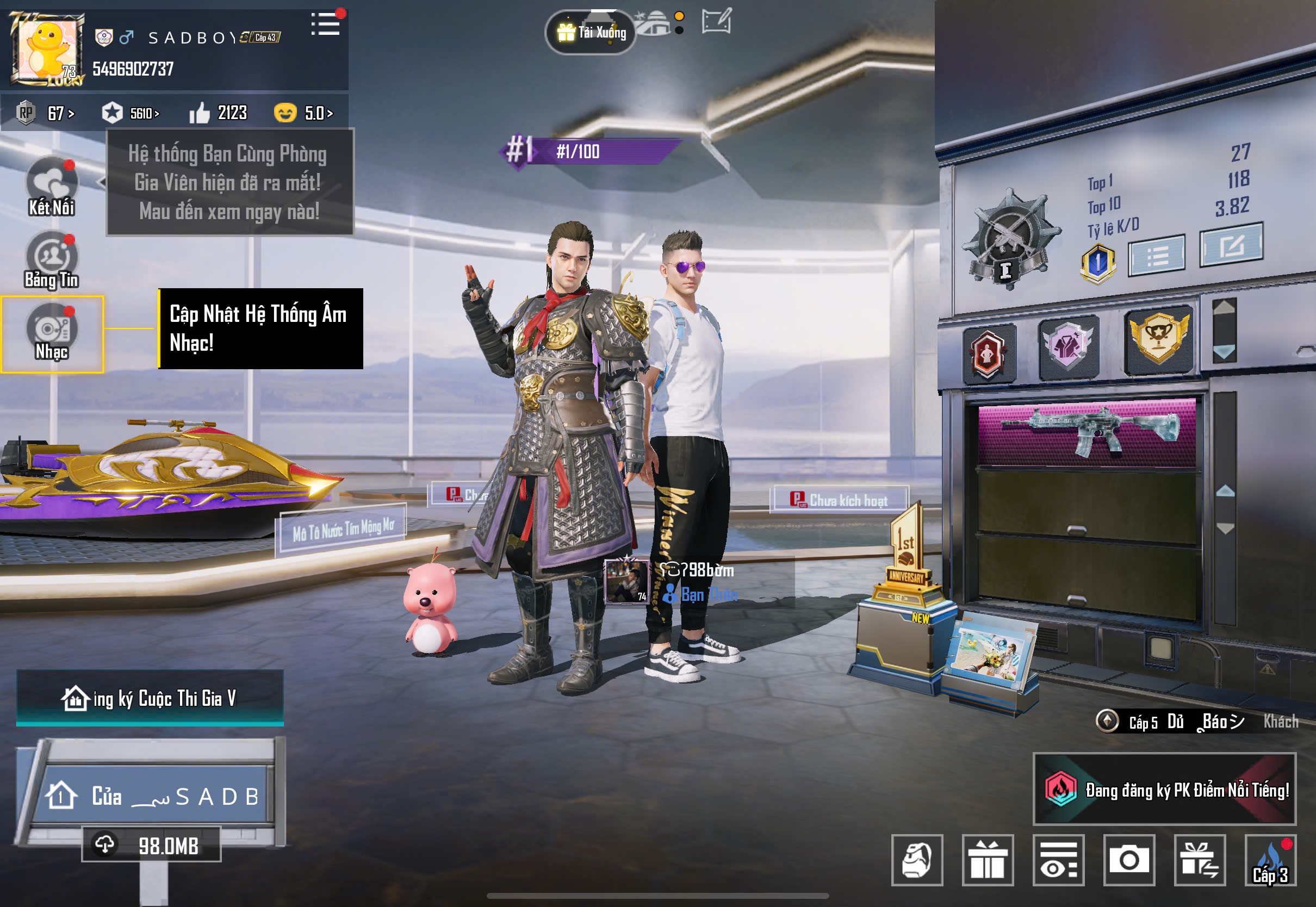Viewport: 1316px width, 907px height.
Task: Open the PK Điểm Nổi Tiếng registration banner
Action: point(1165,790)
